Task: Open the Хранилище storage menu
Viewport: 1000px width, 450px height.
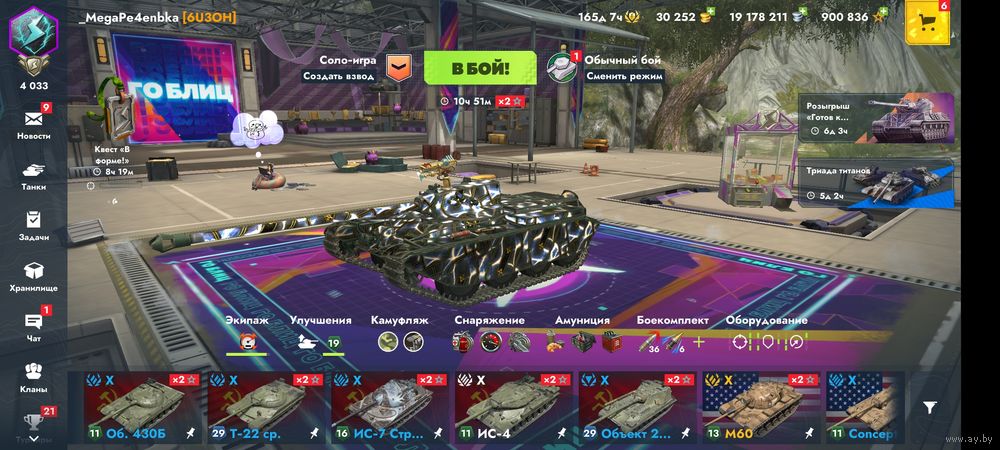Action: pyautogui.click(x=33, y=276)
